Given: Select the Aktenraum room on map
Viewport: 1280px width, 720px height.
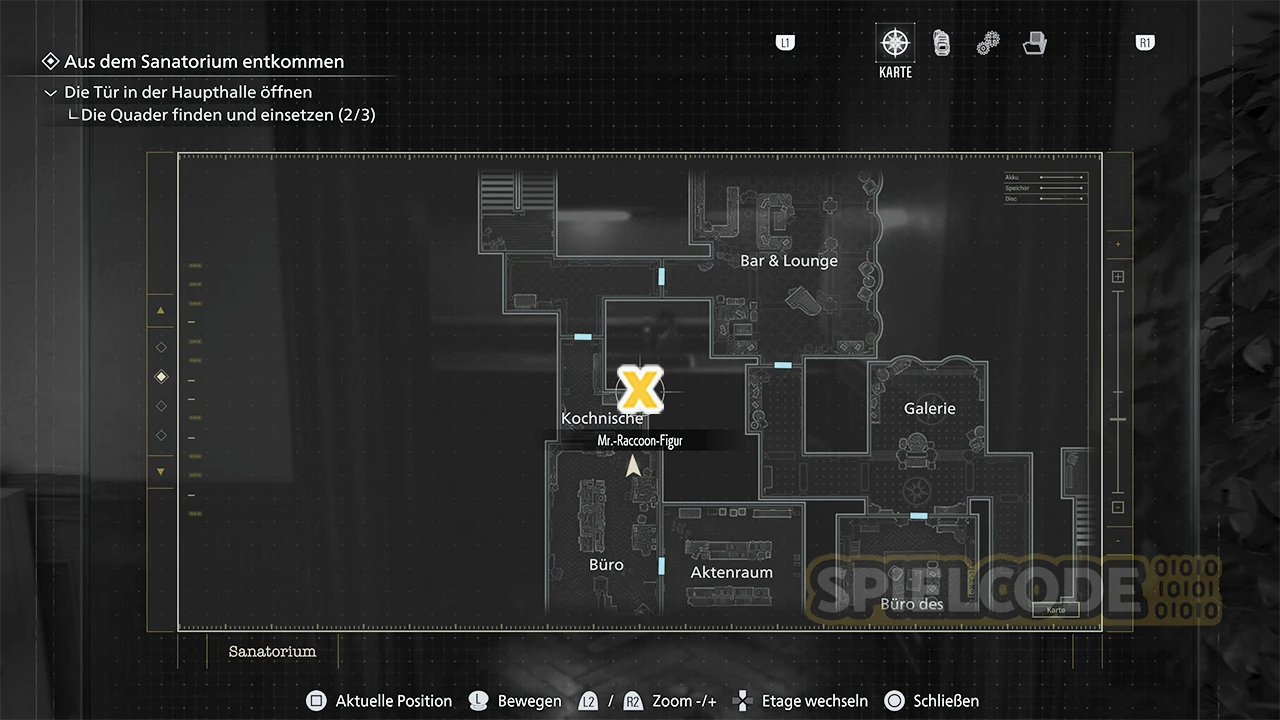Looking at the screenshot, I should click(731, 573).
